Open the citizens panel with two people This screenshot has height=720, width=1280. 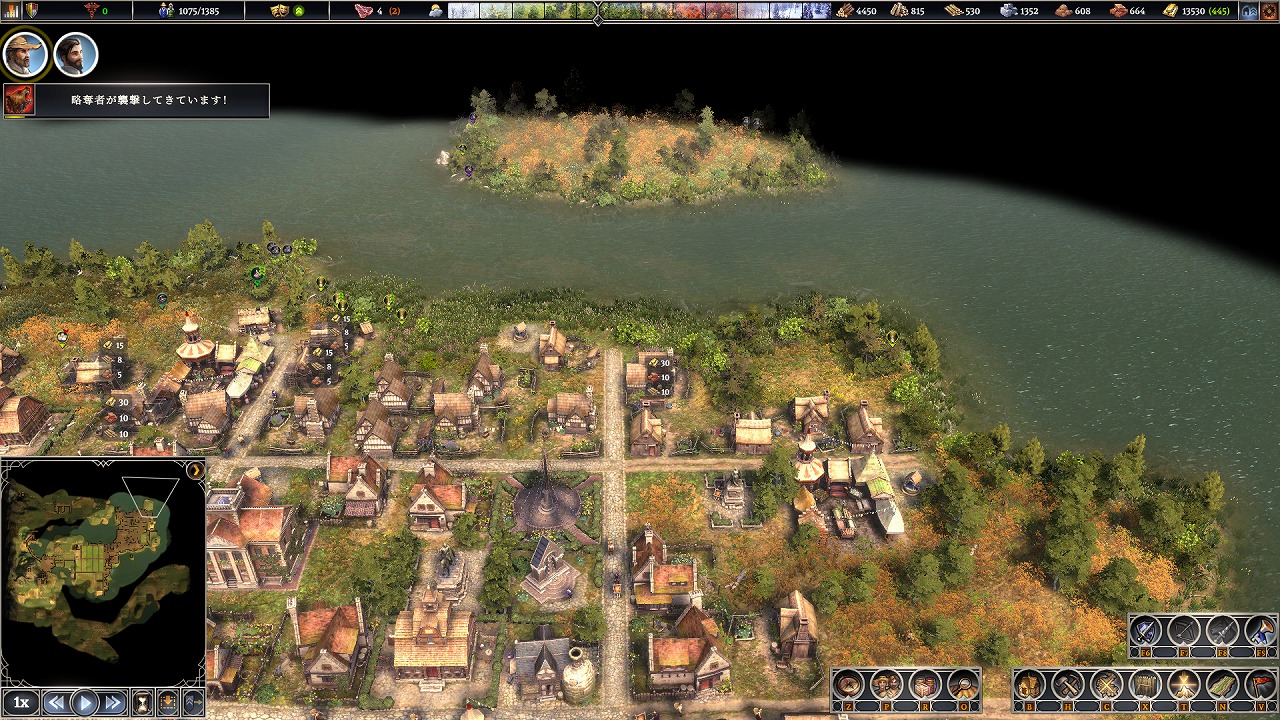click(887, 686)
